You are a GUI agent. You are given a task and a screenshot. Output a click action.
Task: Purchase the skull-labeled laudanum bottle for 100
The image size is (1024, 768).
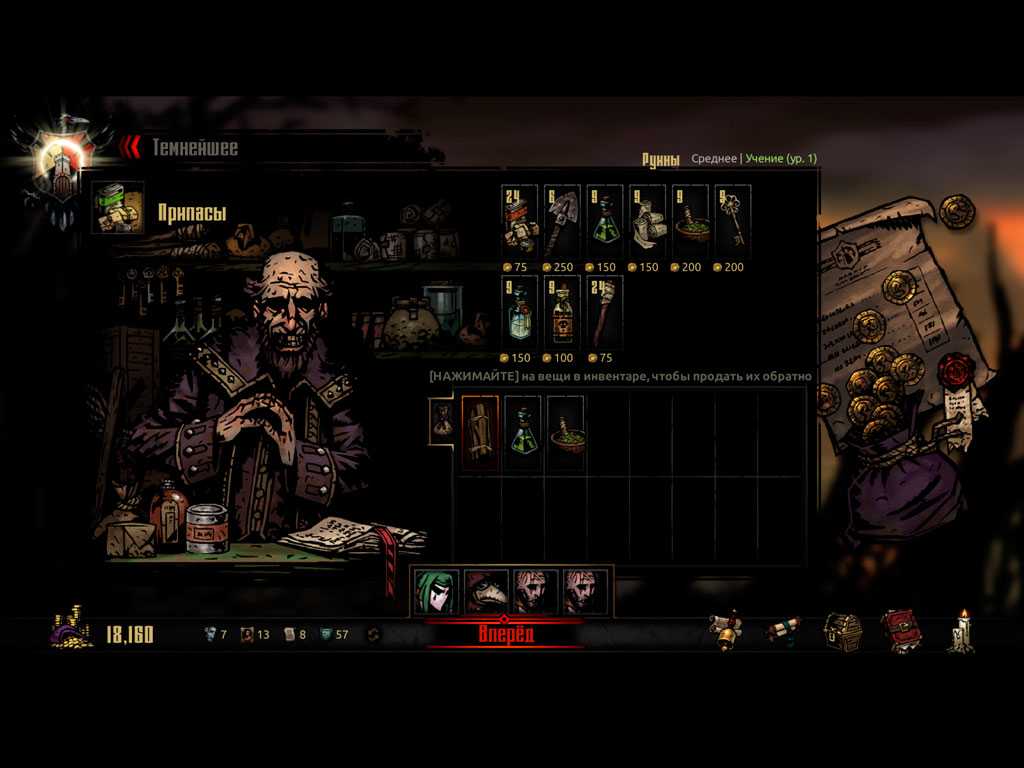tap(562, 310)
